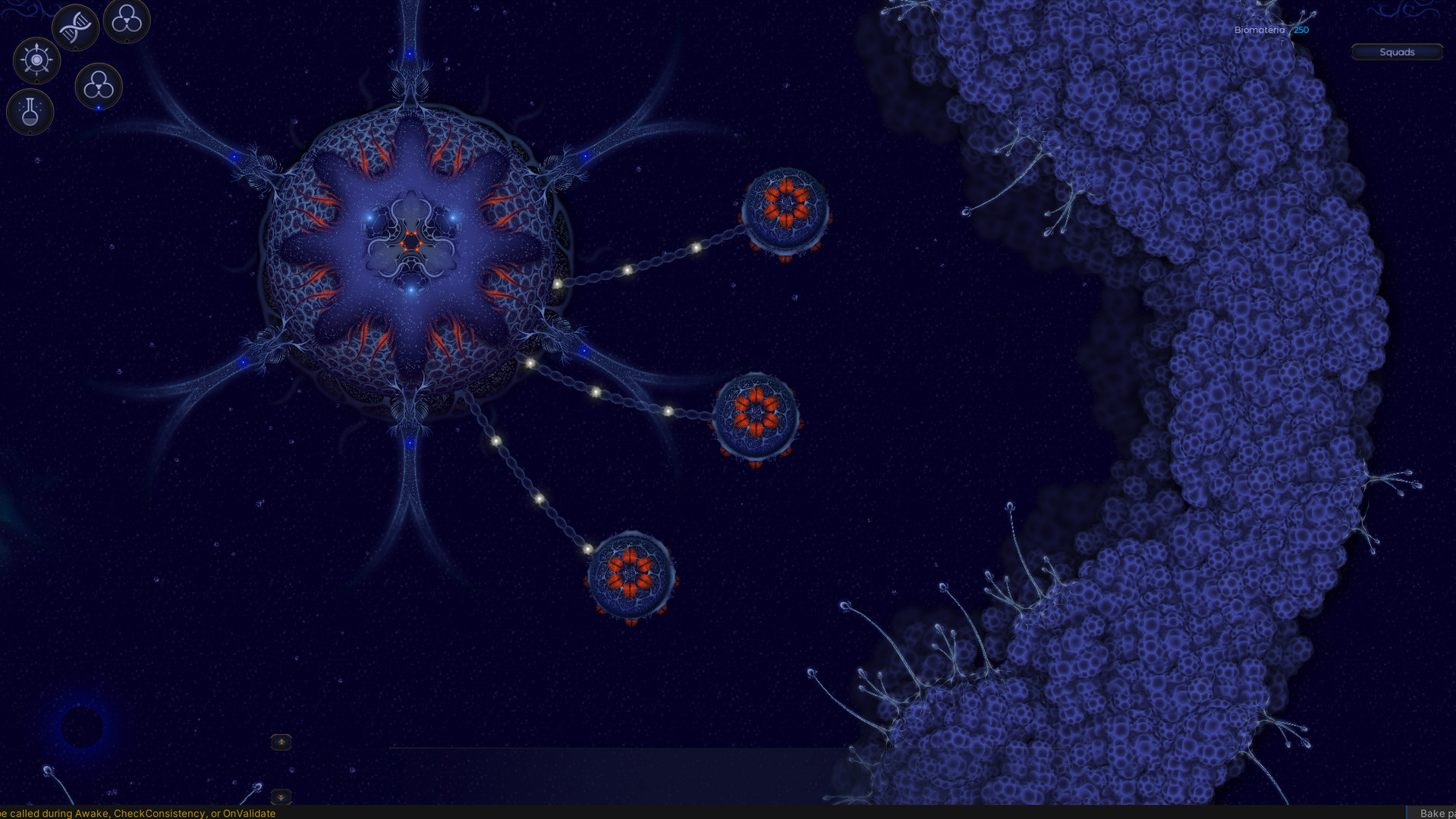1456x819 pixels.
Task: Open the Squads panel
Action: click(x=1397, y=52)
